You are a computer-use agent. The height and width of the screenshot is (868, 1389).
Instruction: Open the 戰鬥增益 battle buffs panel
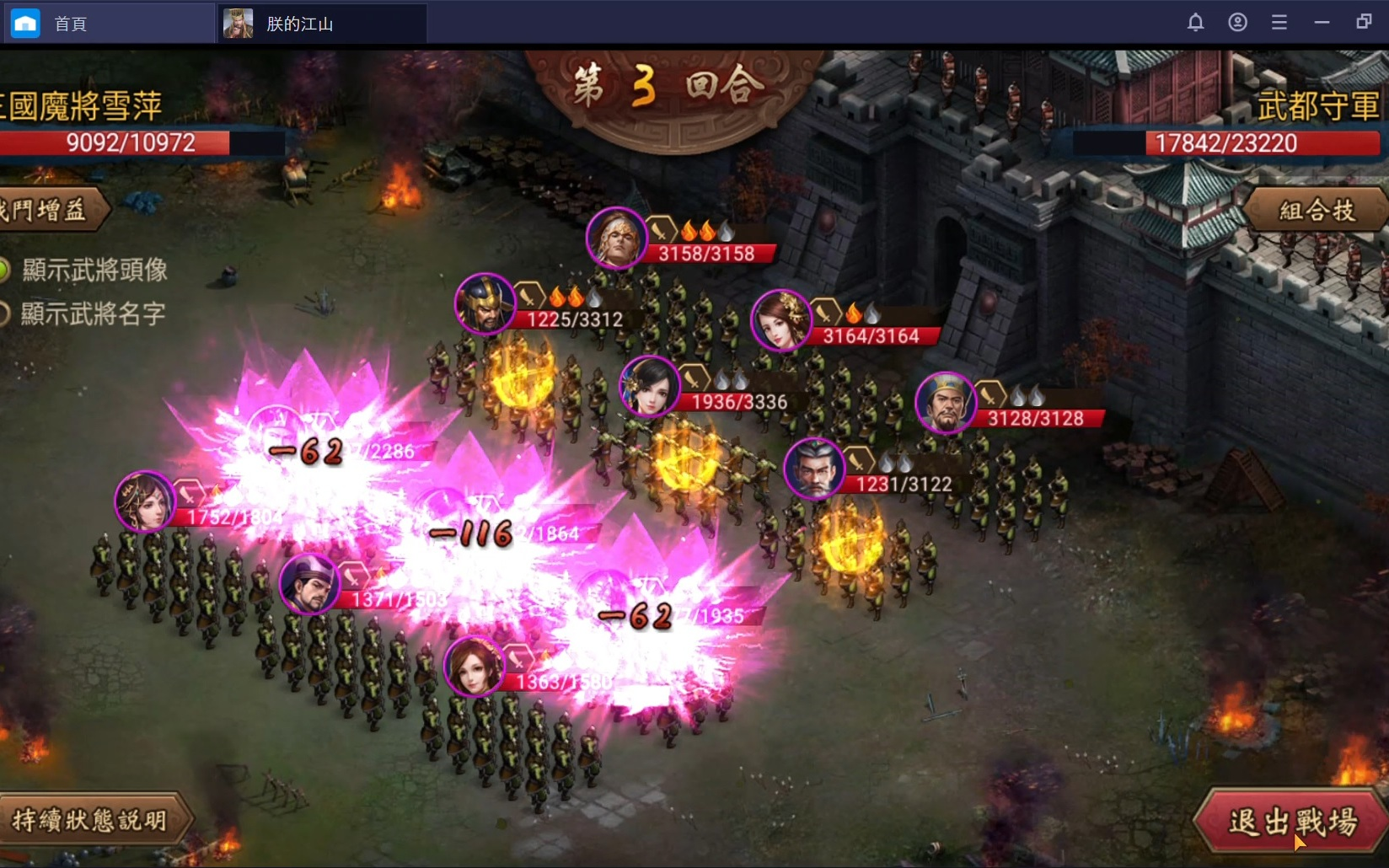click(x=46, y=209)
